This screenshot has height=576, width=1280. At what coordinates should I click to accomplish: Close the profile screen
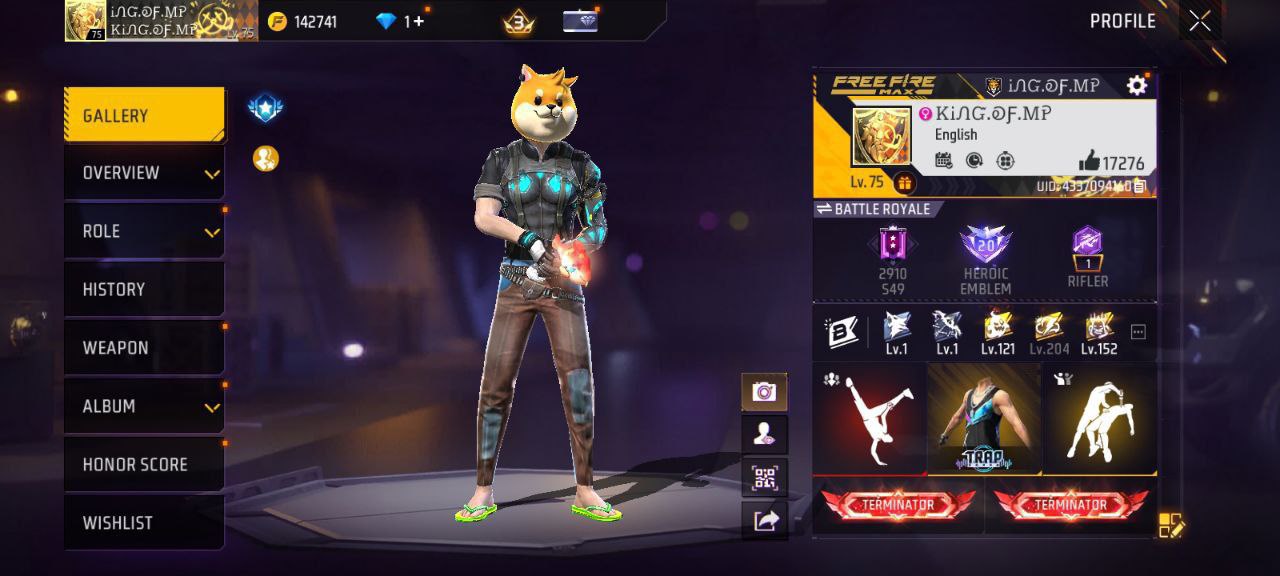click(1200, 21)
